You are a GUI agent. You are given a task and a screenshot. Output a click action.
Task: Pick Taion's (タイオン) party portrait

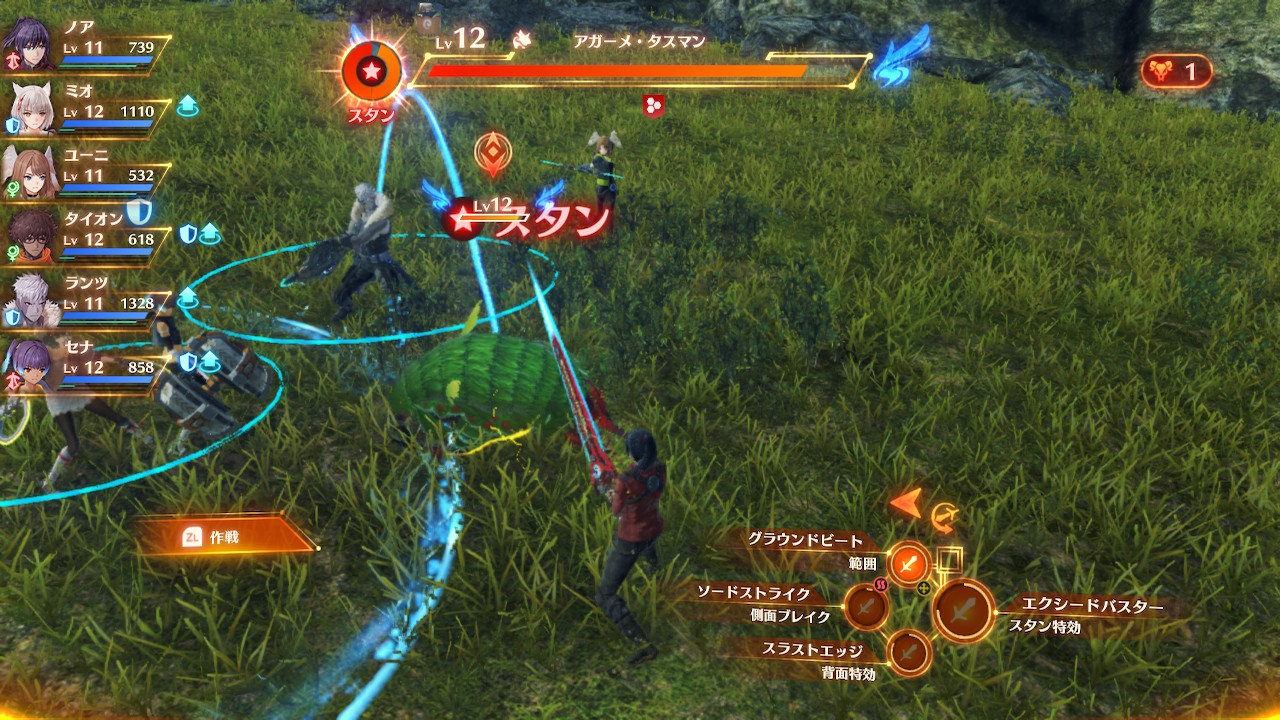click(30, 236)
